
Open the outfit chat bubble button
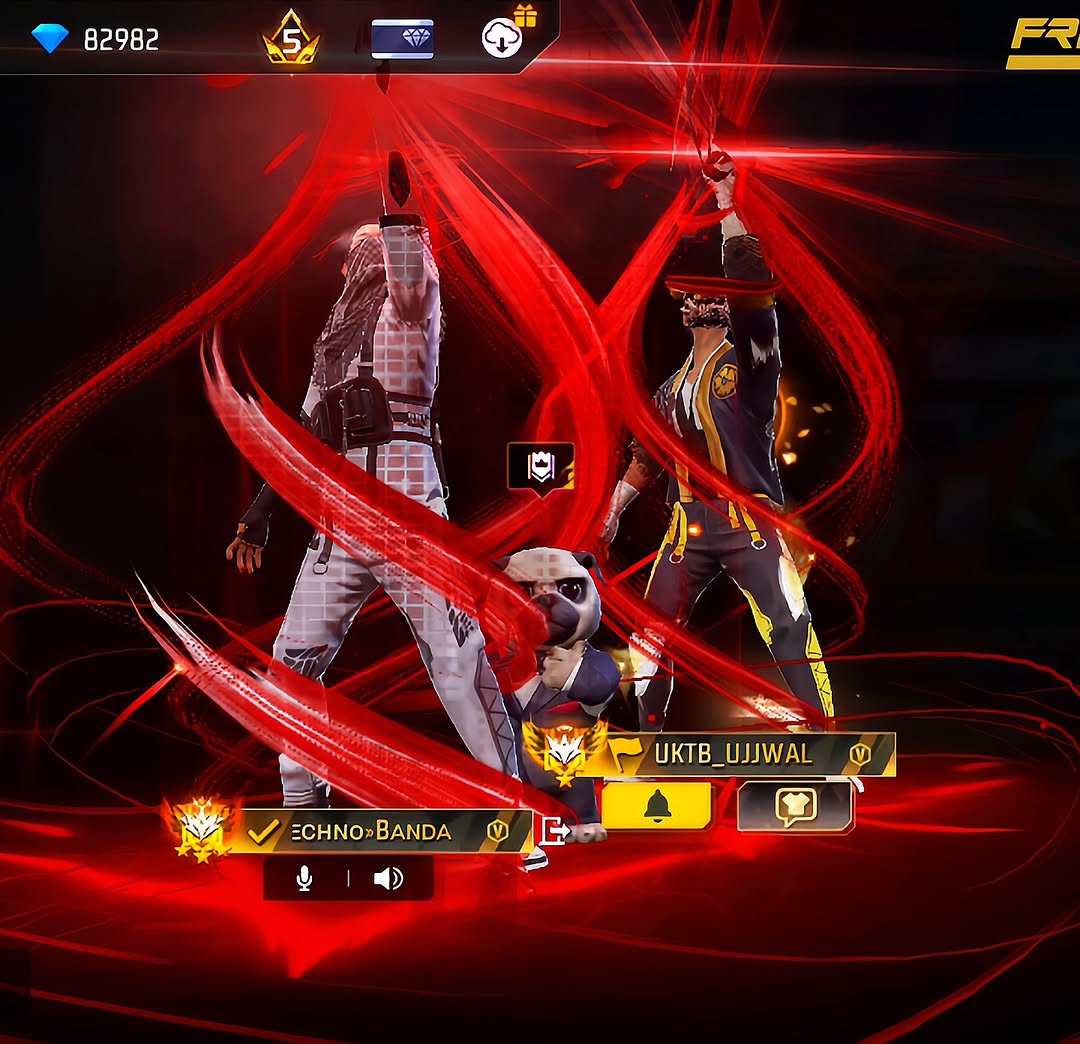(x=795, y=806)
